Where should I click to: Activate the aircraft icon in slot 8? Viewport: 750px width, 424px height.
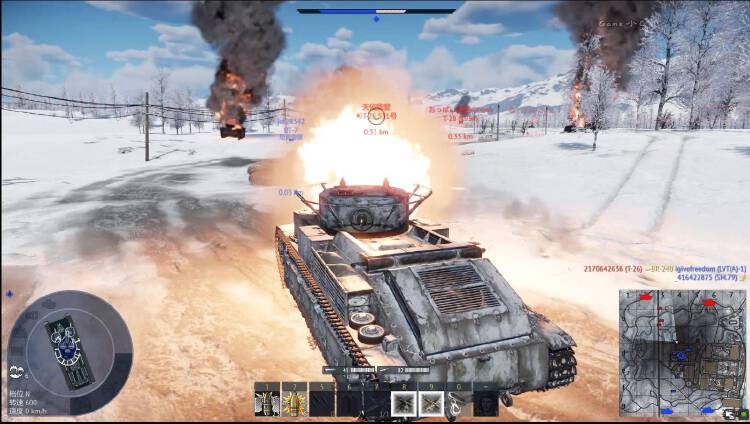(x=403, y=403)
